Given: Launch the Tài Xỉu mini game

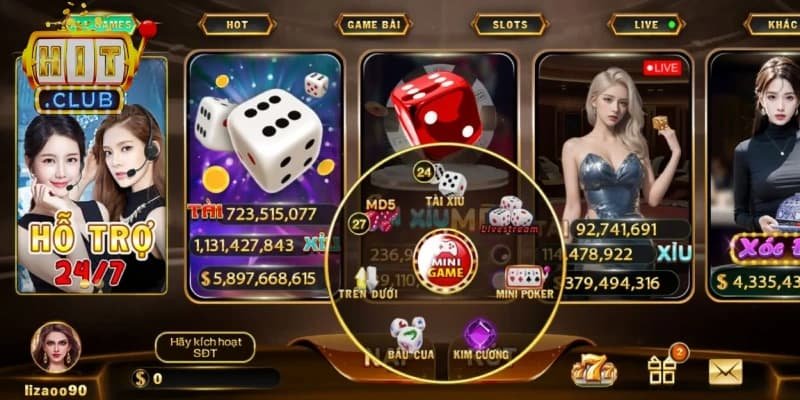Looking at the screenshot, I should 450,180.
